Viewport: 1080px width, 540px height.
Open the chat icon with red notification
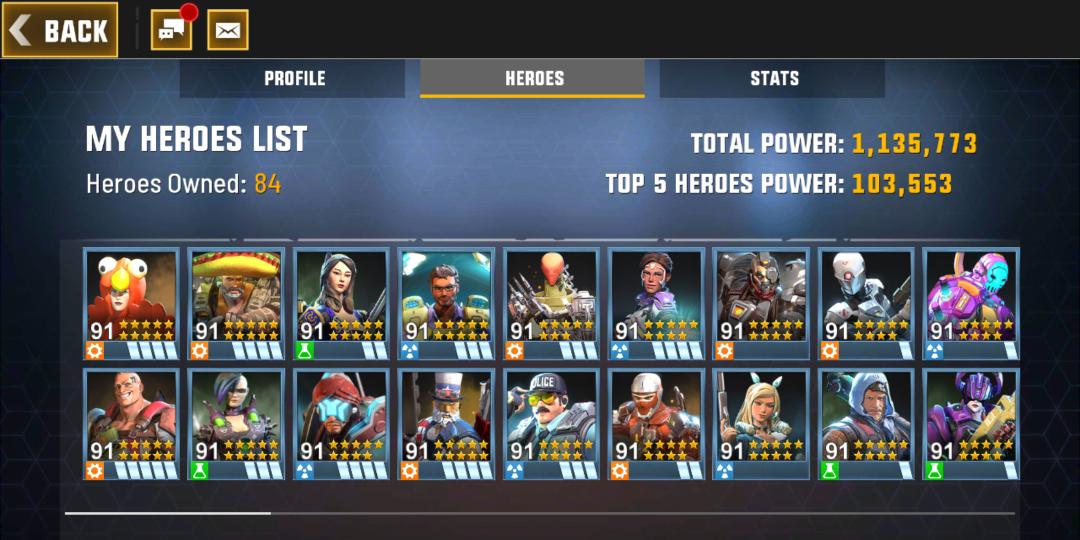tap(172, 30)
